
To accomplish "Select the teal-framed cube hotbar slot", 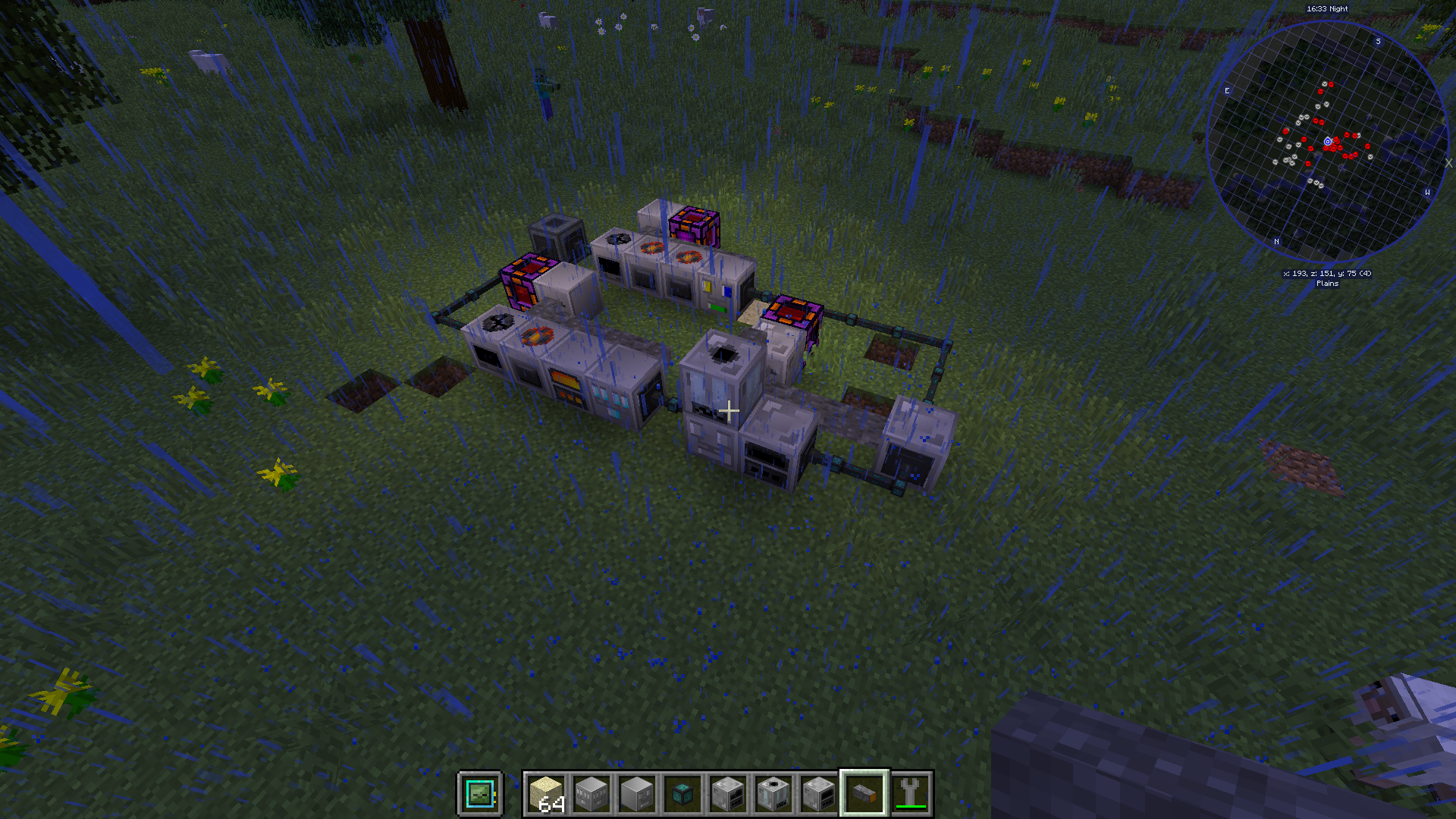I will click(682, 794).
